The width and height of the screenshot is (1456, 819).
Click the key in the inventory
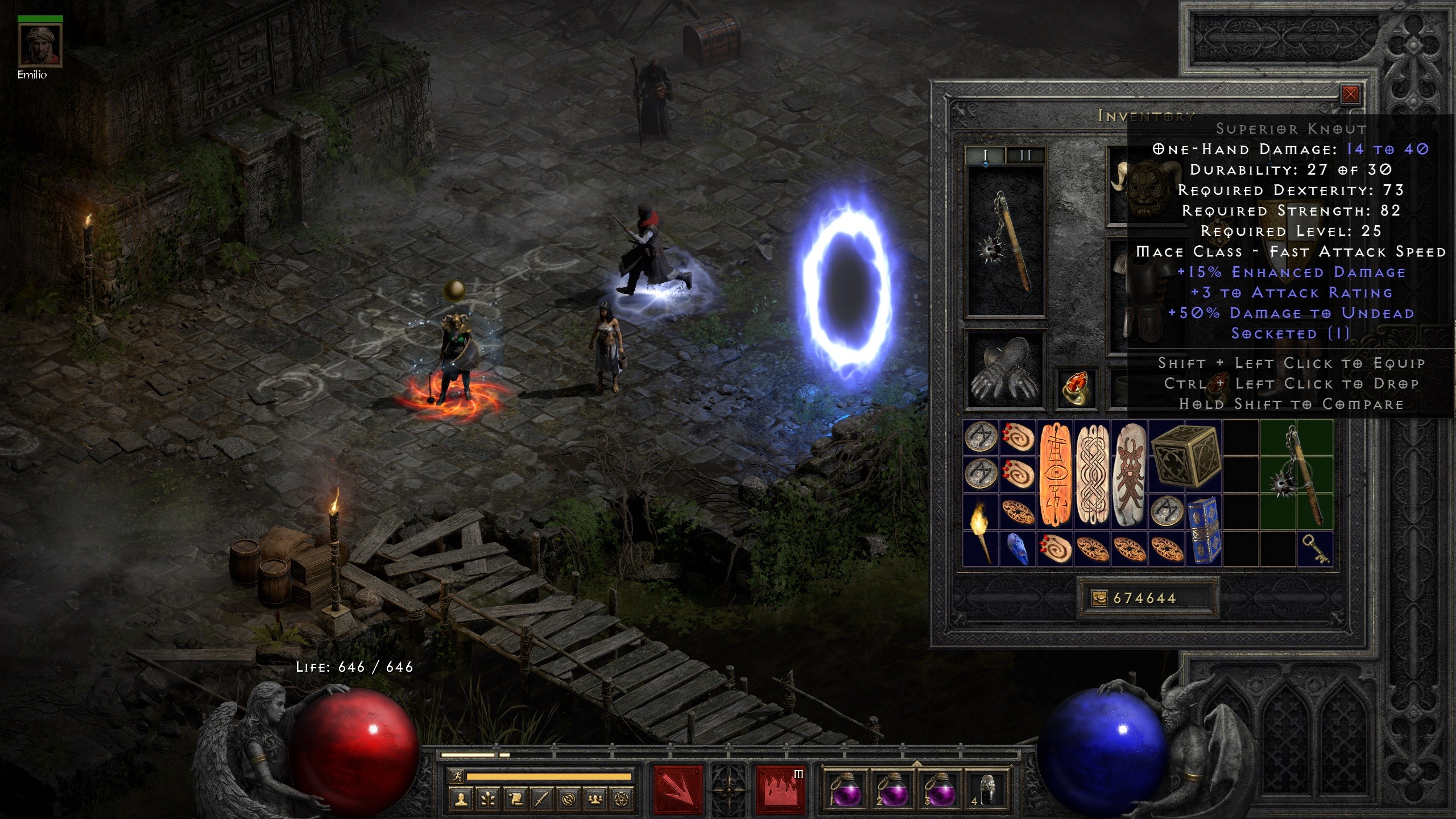pyautogui.click(x=1315, y=549)
